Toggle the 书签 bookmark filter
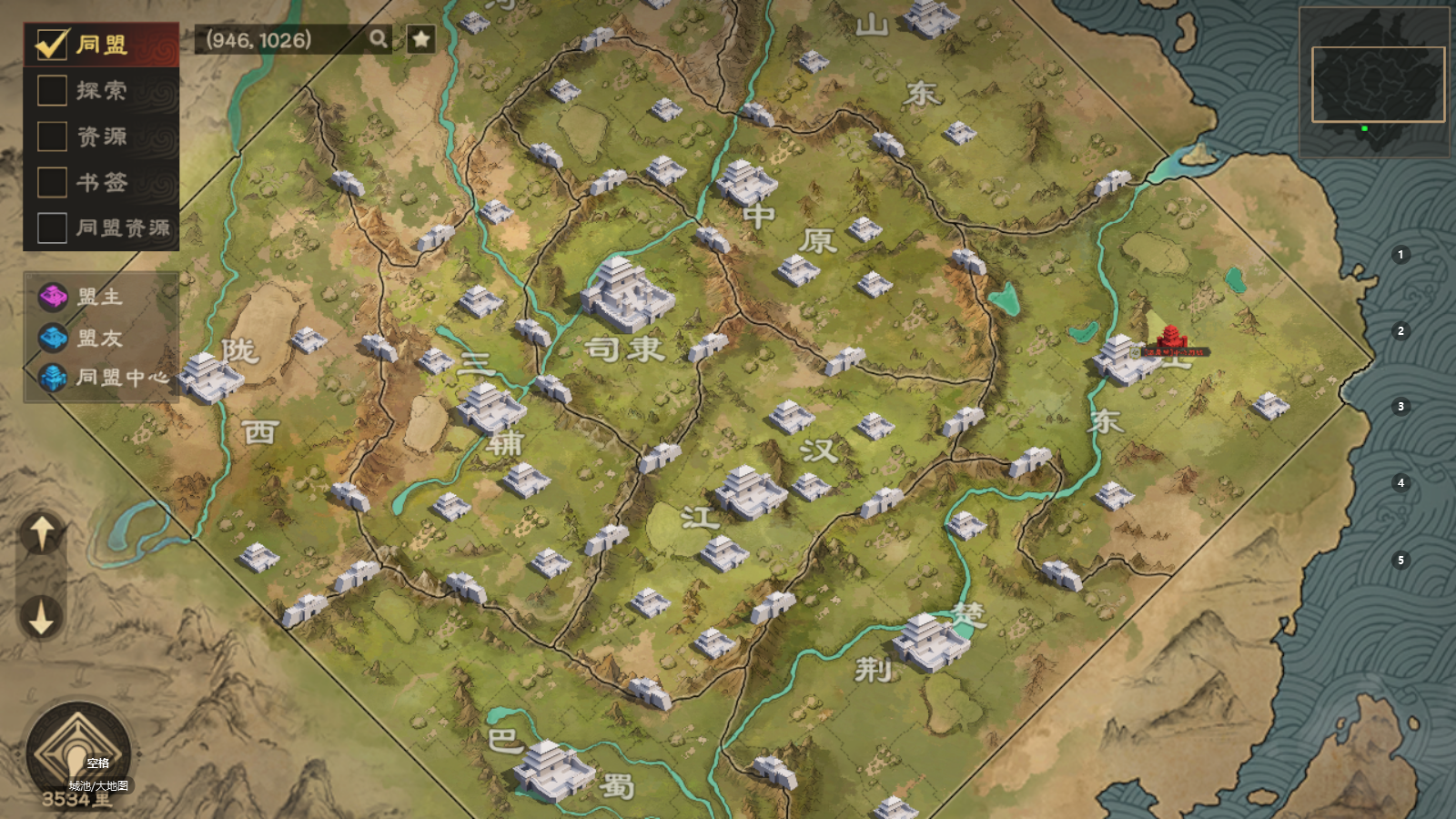This screenshot has width=1456, height=819. pos(52,182)
